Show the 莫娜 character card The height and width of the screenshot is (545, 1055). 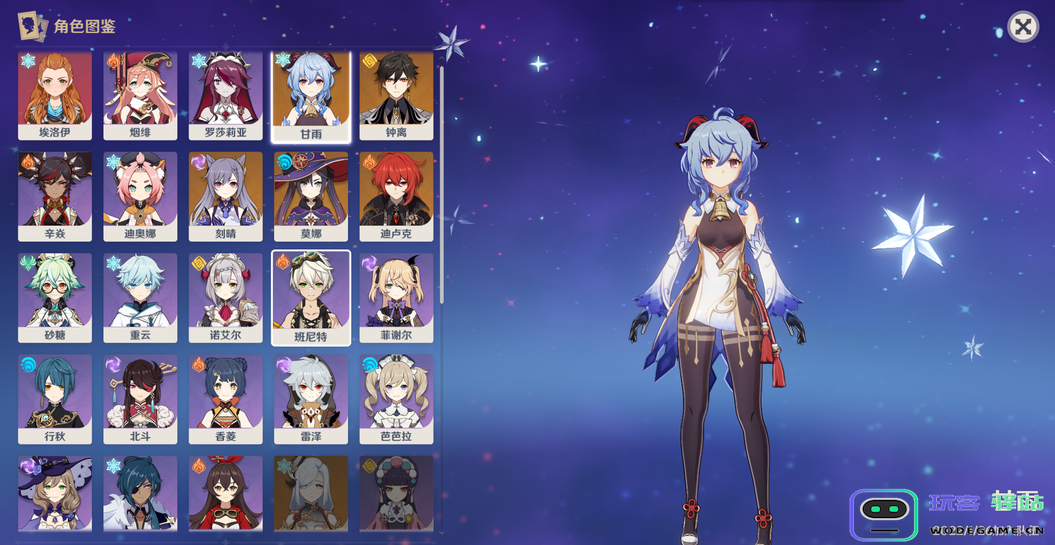point(311,196)
